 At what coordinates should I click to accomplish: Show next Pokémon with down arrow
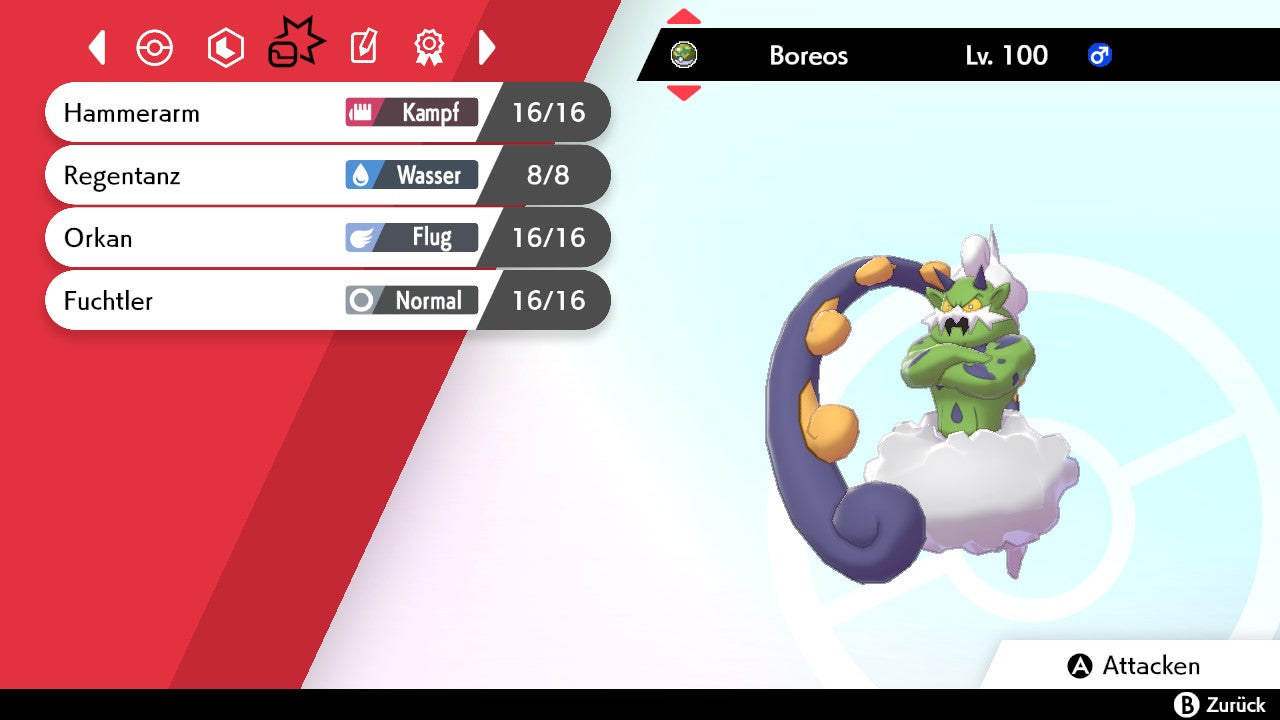point(684,93)
